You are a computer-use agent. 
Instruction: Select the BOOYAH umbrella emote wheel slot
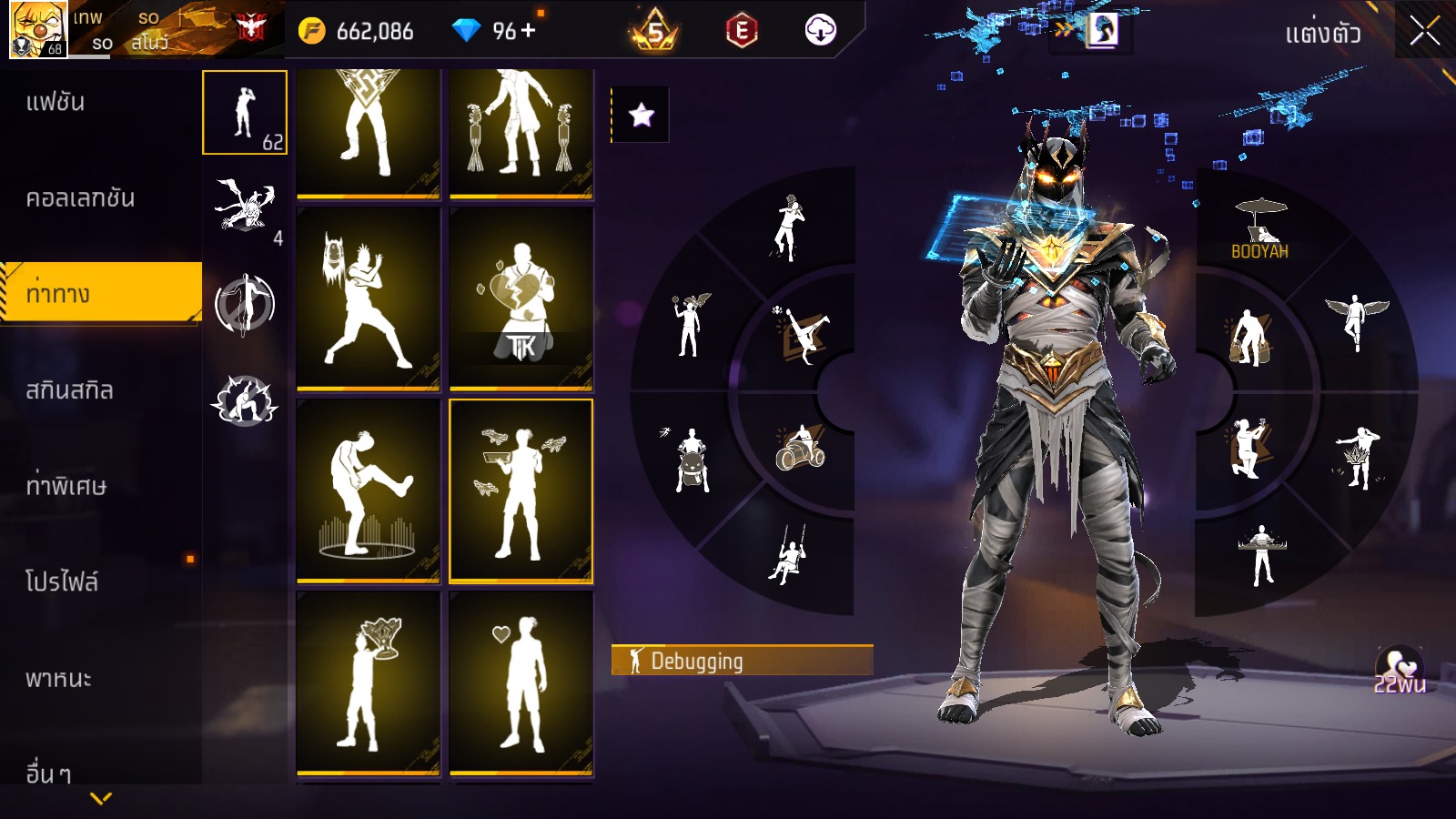click(1260, 229)
